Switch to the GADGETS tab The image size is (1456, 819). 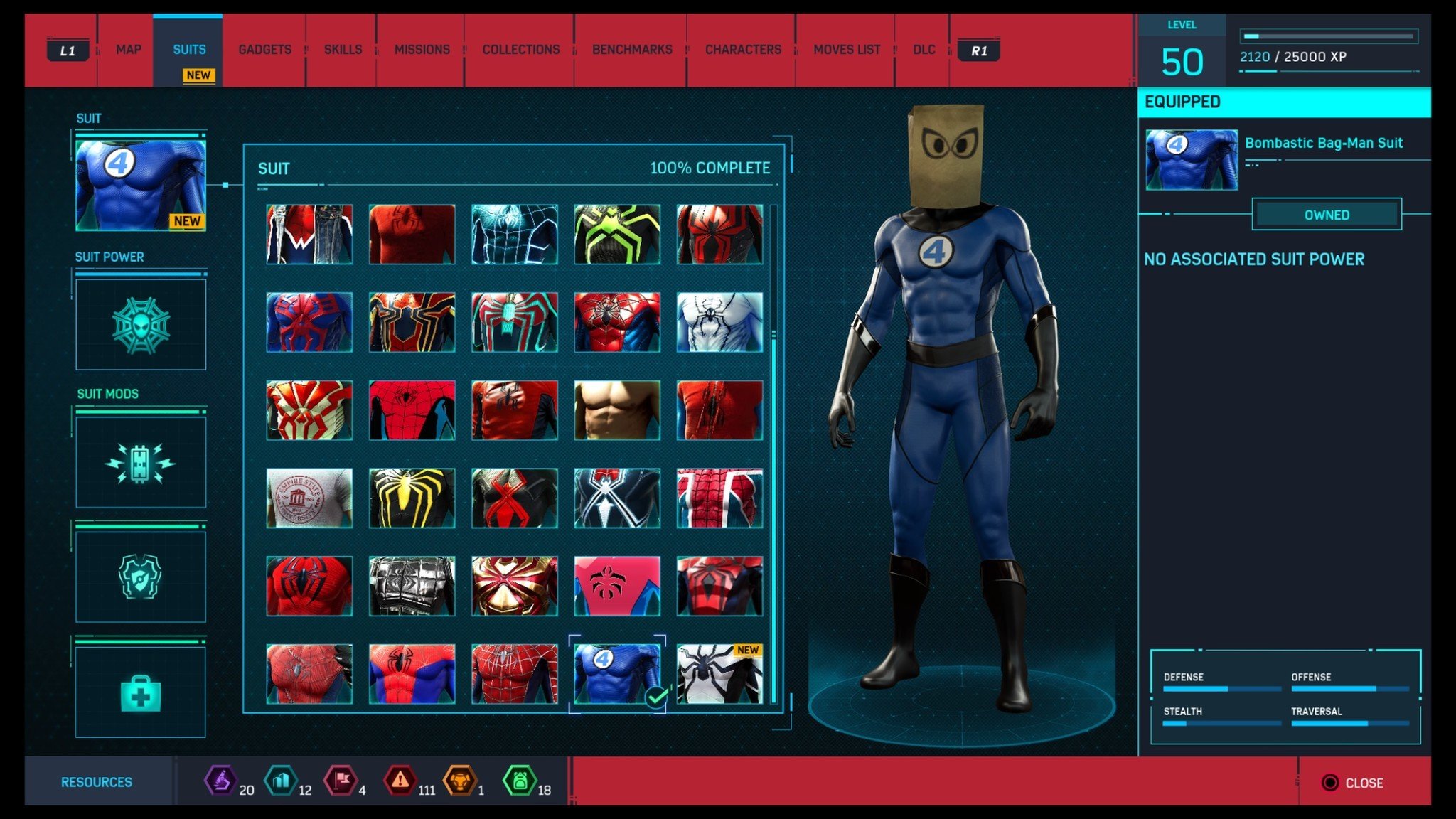pos(264,50)
